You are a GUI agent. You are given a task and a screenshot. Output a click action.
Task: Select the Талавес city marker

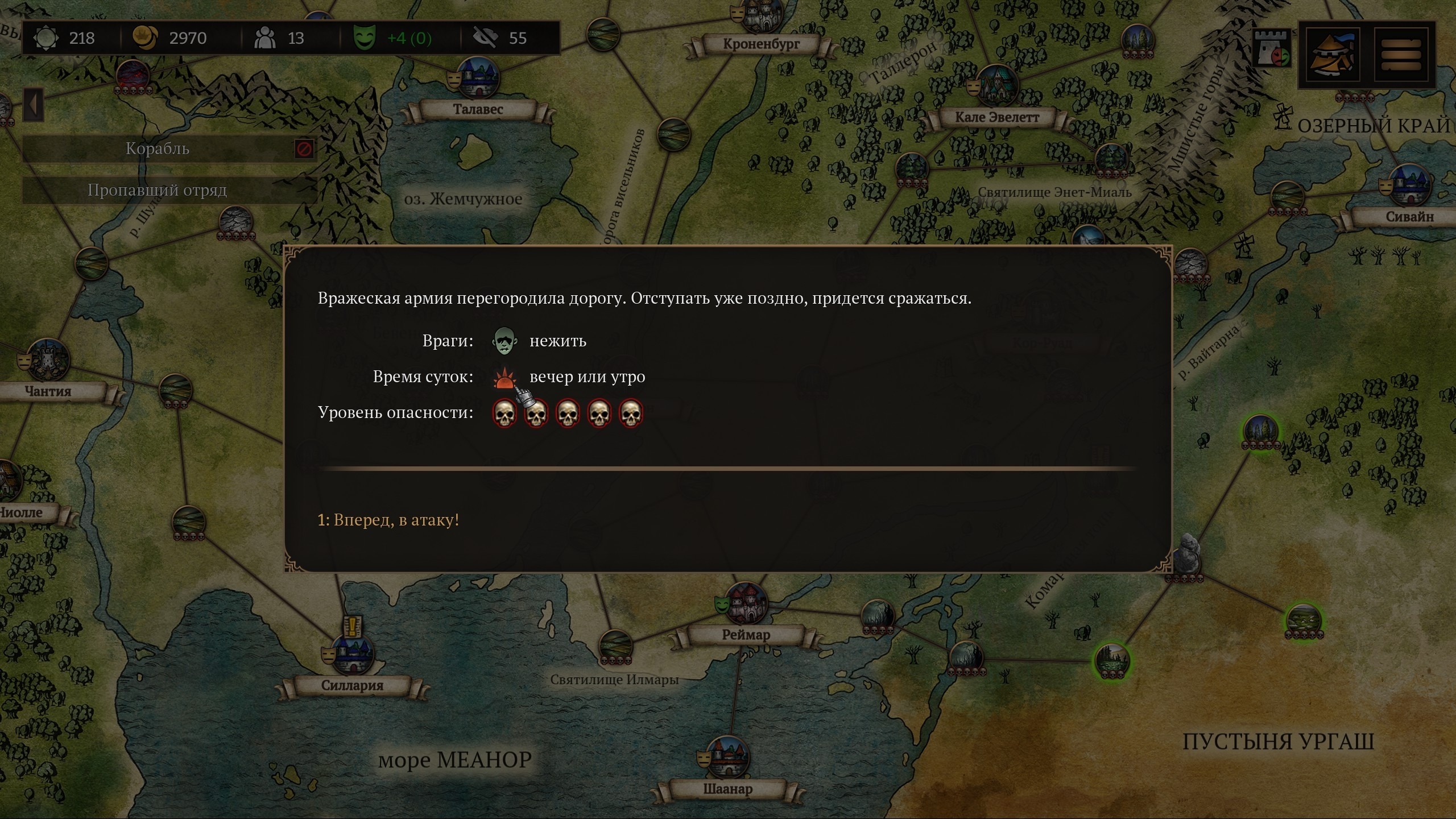(478, 78)
